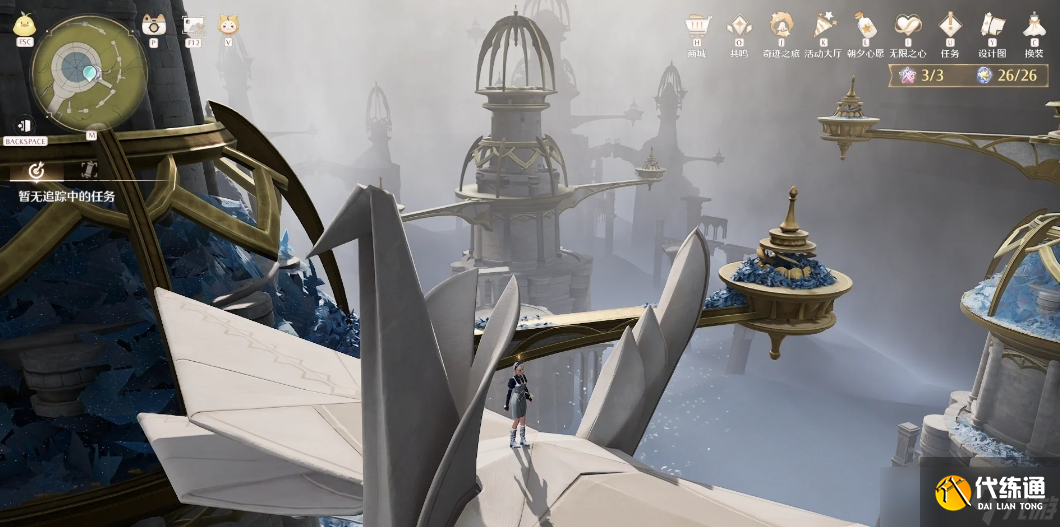Select the target quest tracking tab
Viewport: 1060px width, 527px height.
37,170
